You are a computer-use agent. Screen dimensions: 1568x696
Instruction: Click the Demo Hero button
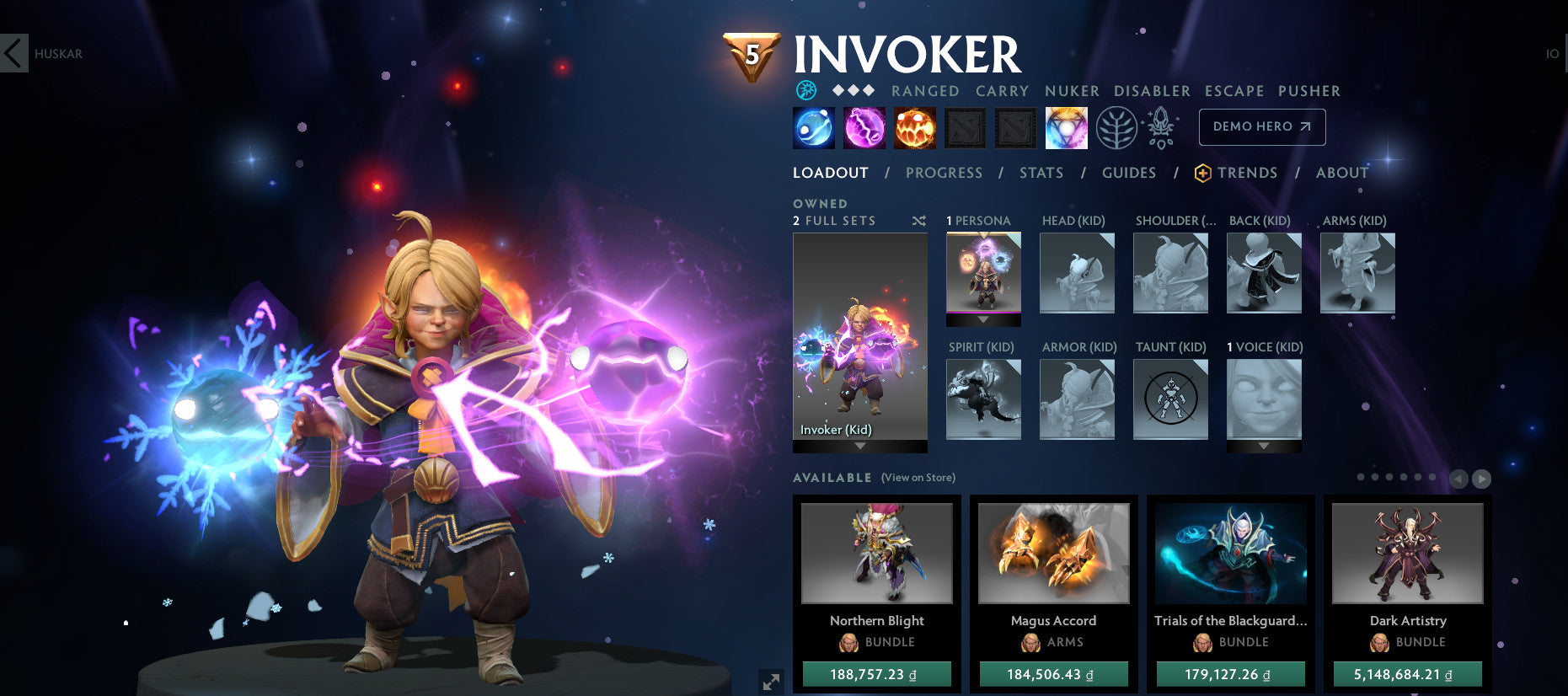1261,126
